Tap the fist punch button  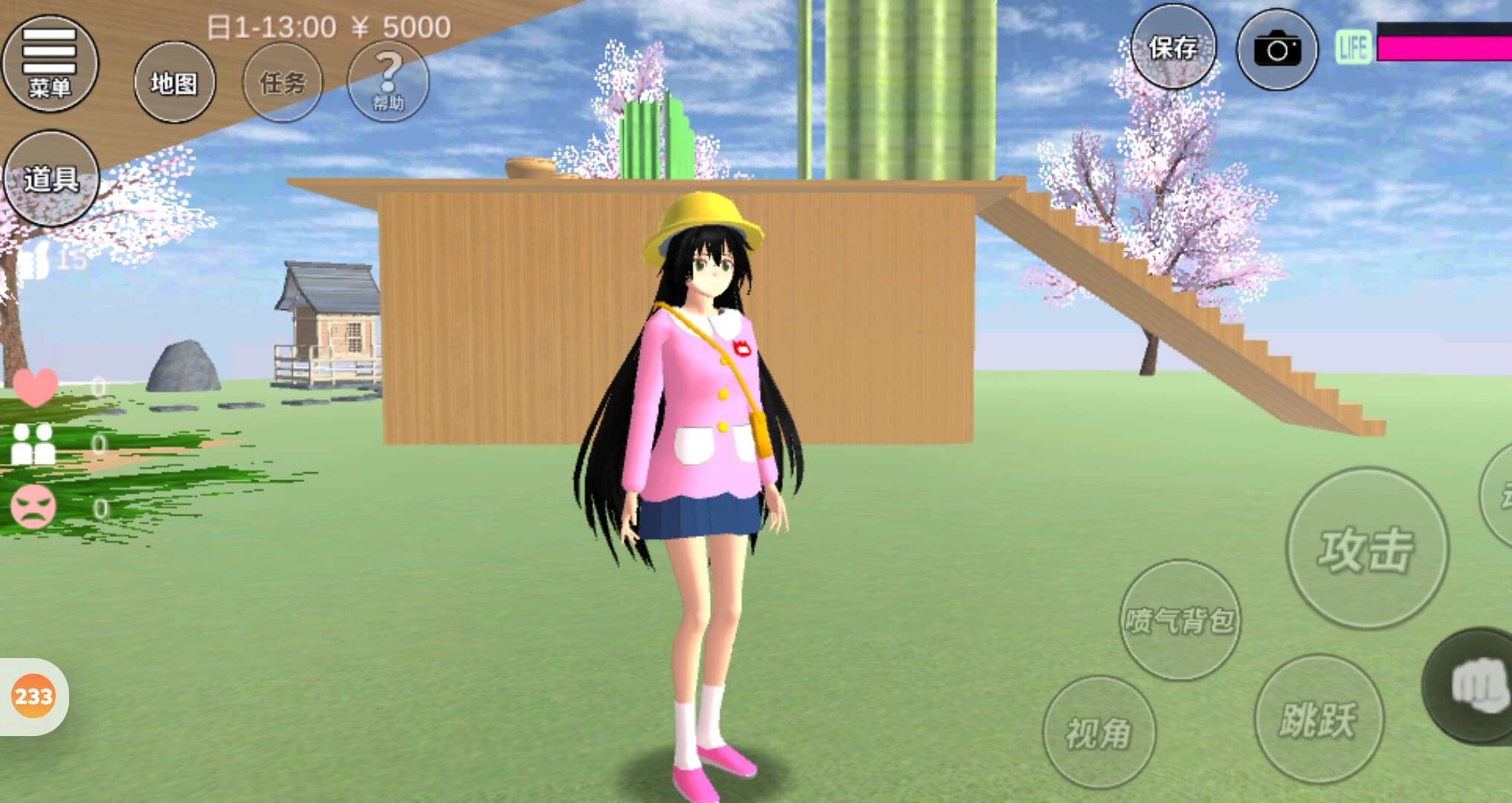(1476, 686)
